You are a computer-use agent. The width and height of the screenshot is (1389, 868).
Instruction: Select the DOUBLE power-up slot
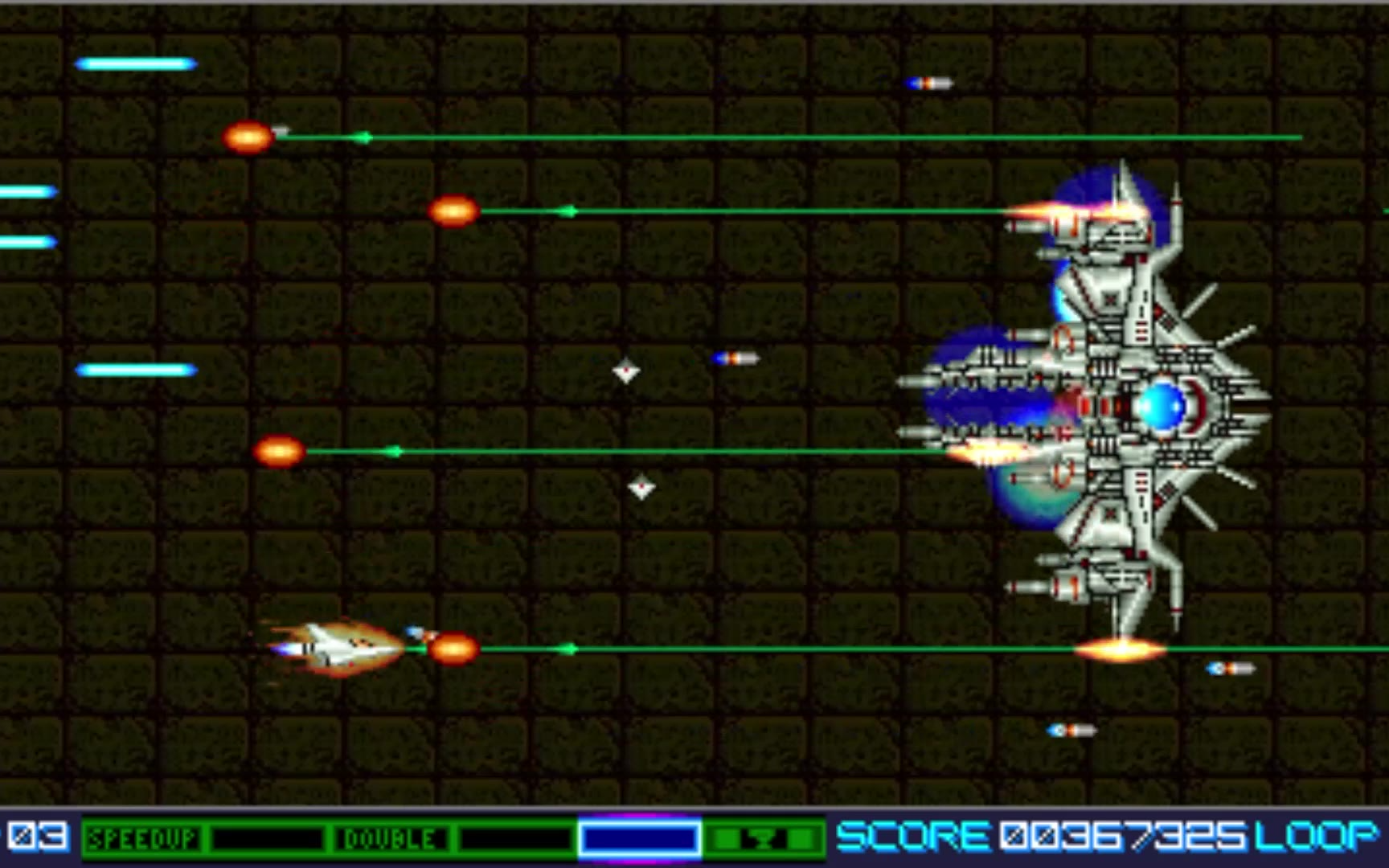point(390,839)
